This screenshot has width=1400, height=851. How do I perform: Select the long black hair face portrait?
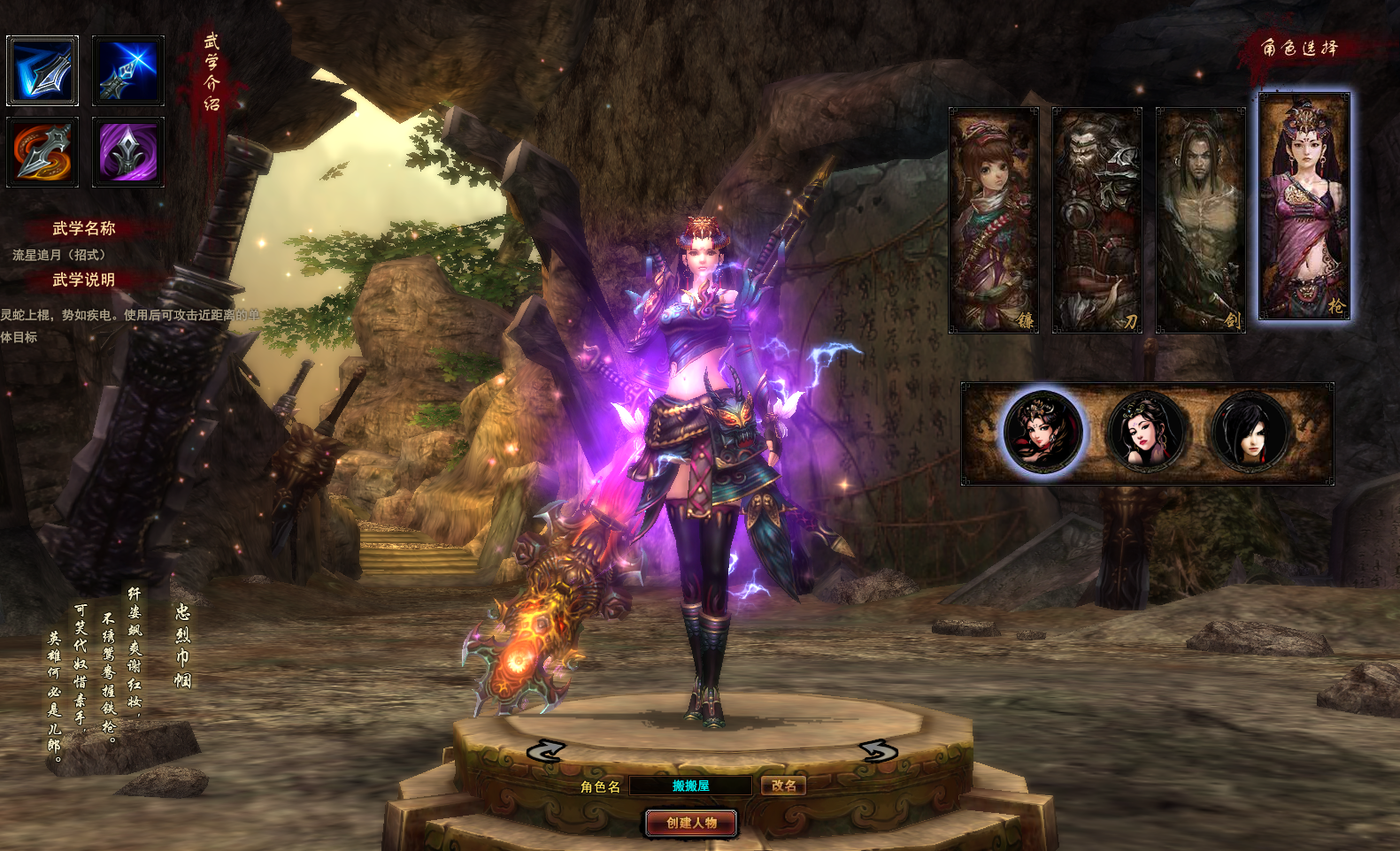1250,433
